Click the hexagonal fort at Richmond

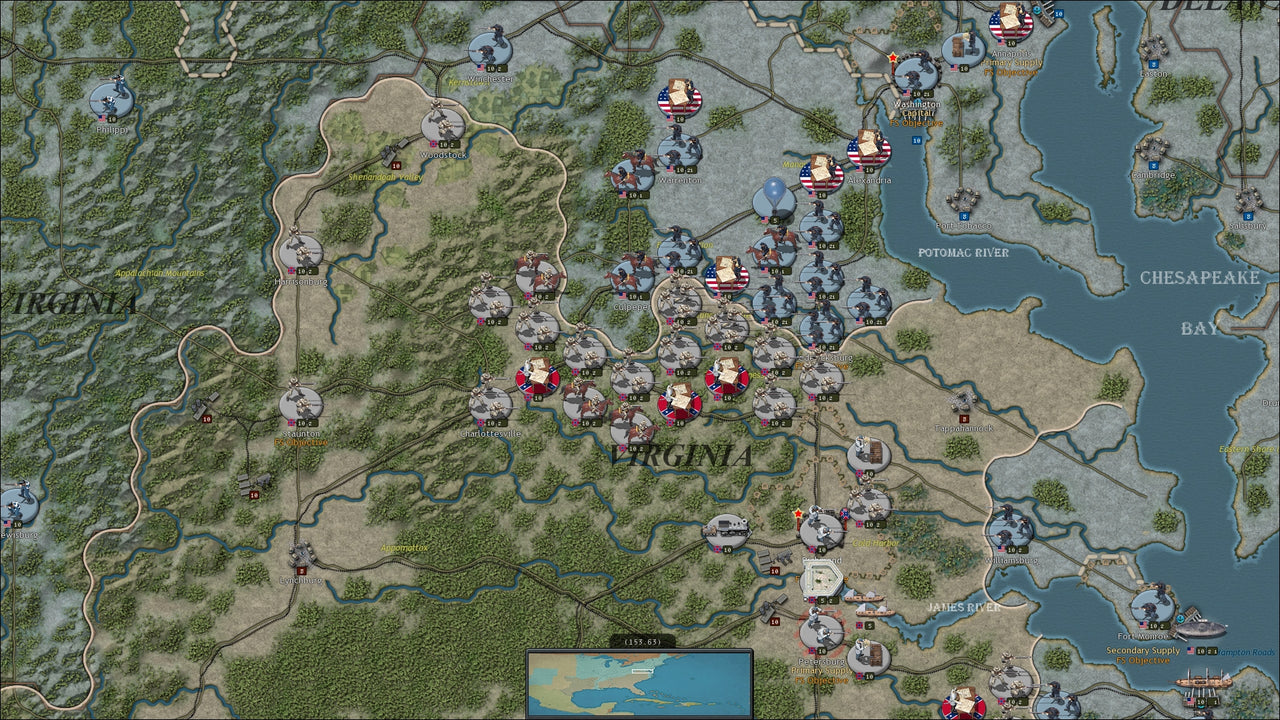pos(822,580)
